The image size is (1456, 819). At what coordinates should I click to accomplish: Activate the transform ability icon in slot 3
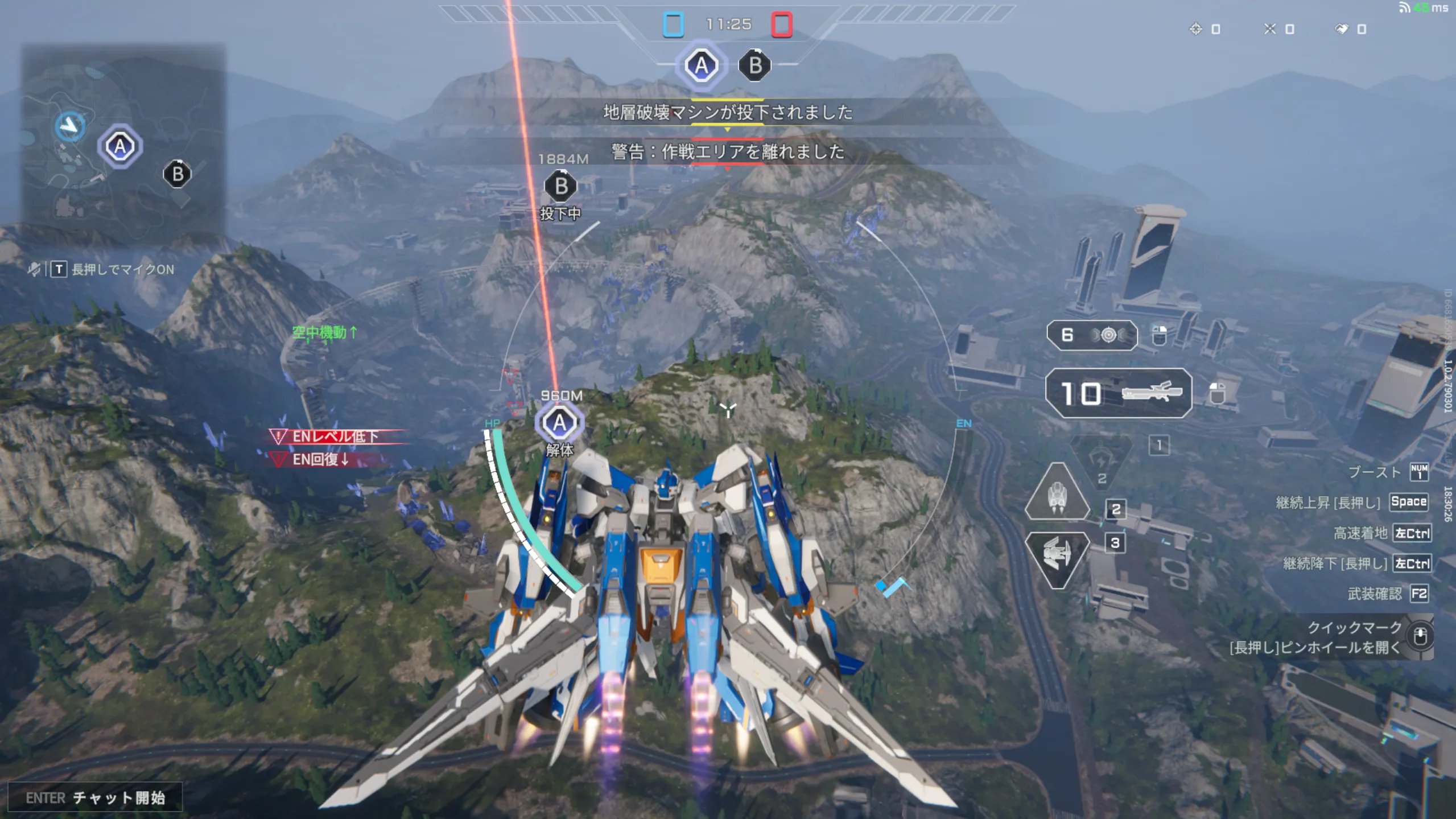click(x=1057, y=557)
